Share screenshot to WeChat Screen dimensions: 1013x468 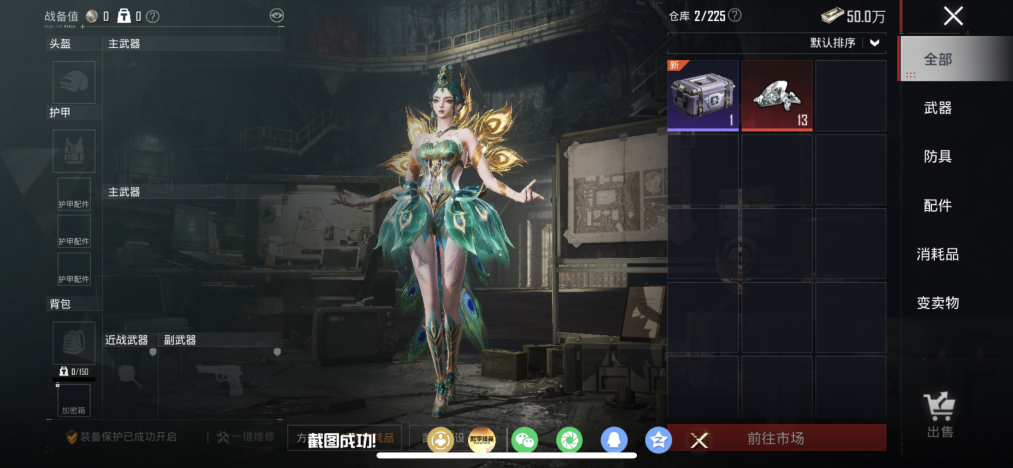[524, 439]
